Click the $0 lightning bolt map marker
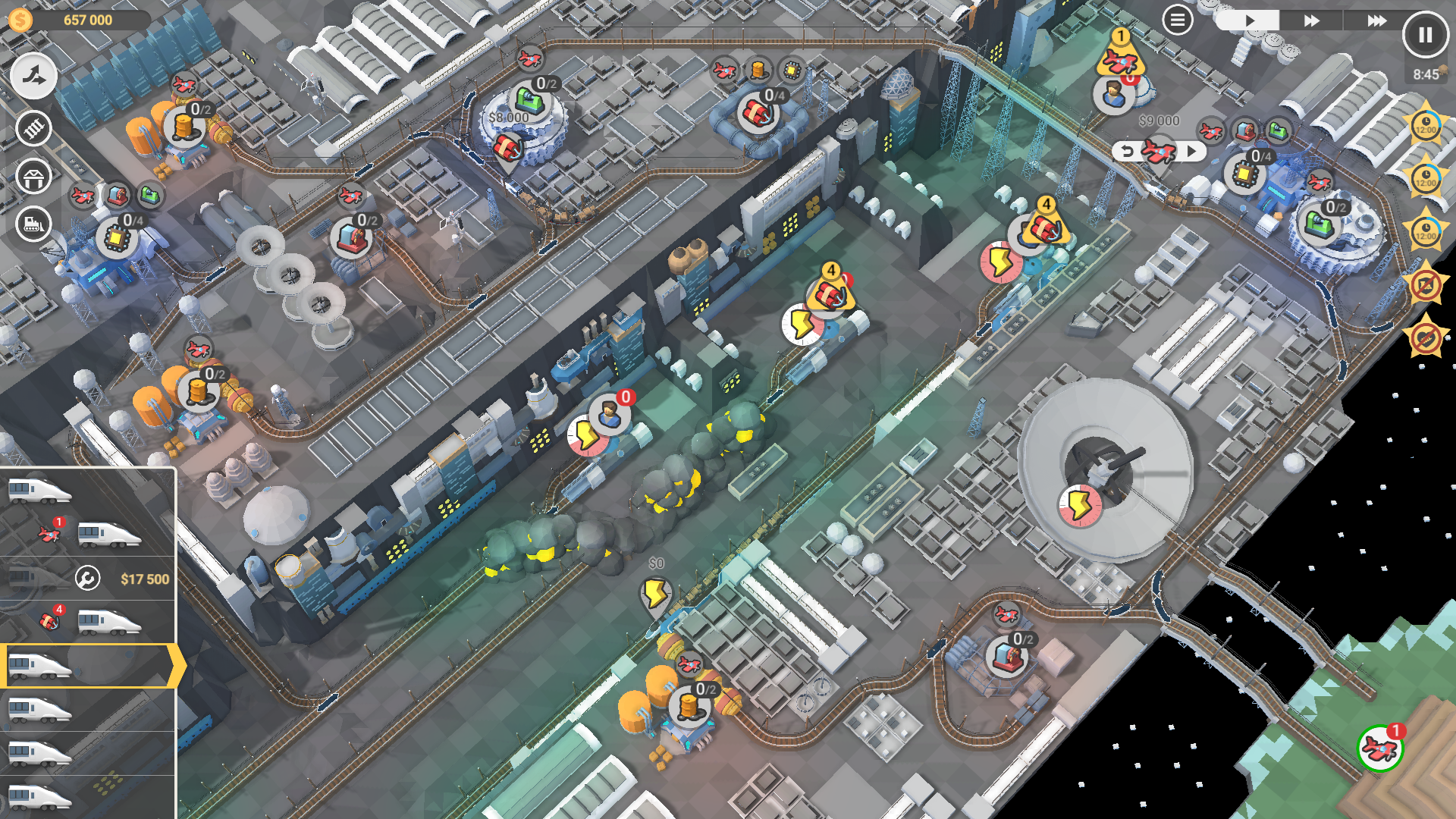 click(655, 593)
